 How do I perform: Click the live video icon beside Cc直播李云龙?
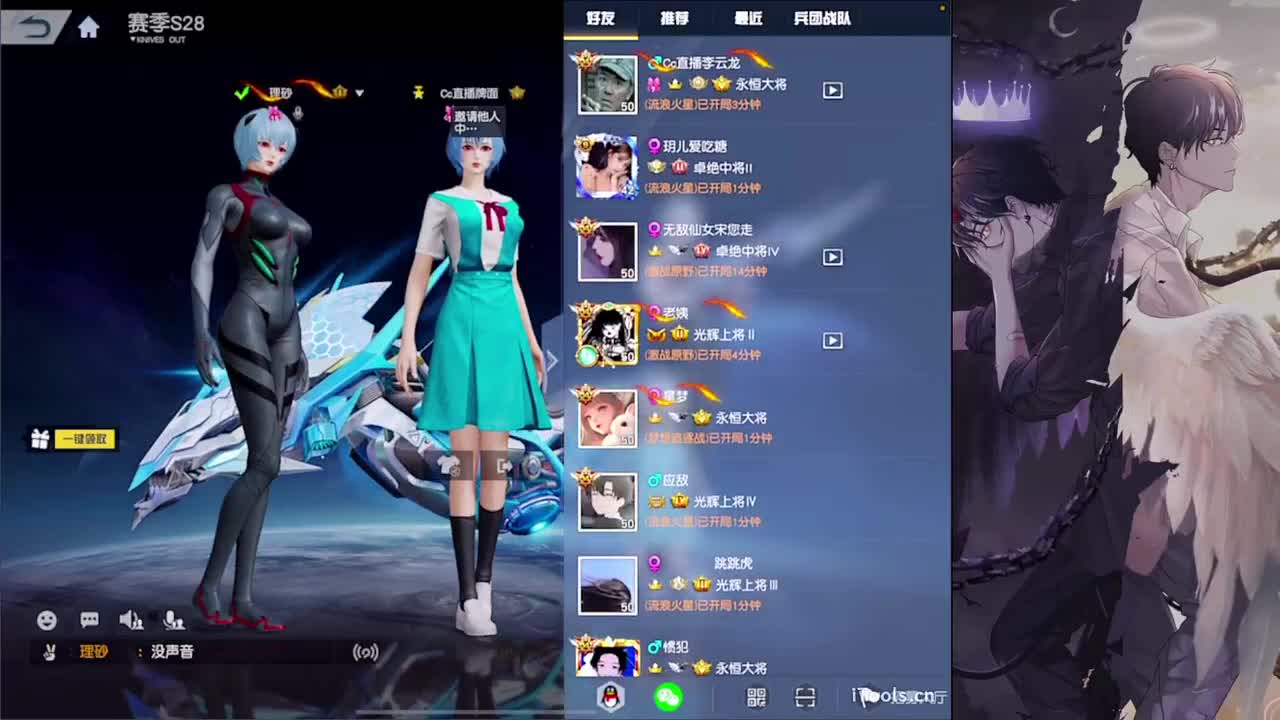tap(832, 89)
